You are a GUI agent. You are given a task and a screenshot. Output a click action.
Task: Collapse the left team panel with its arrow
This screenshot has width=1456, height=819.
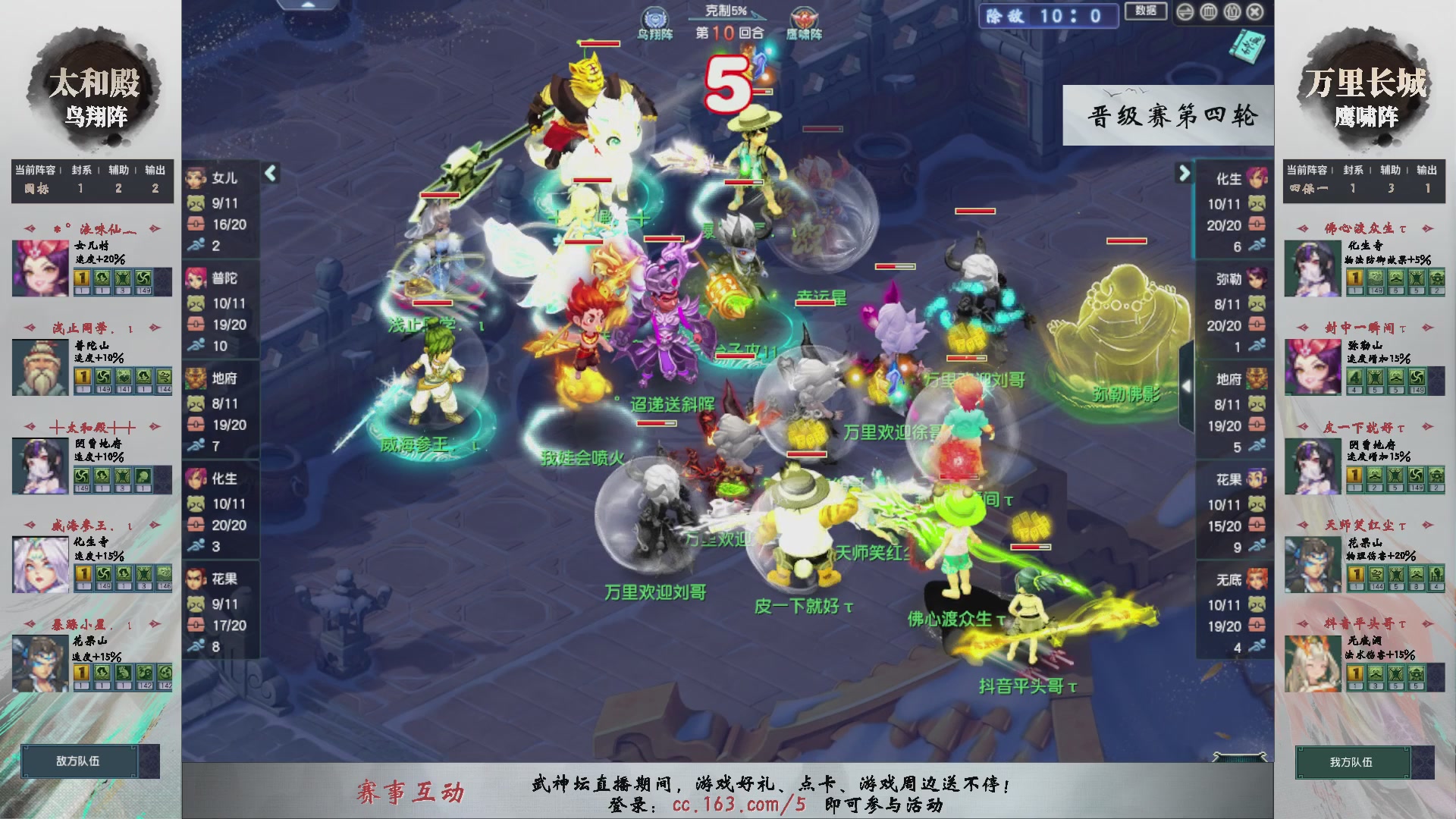click(269, 173)
